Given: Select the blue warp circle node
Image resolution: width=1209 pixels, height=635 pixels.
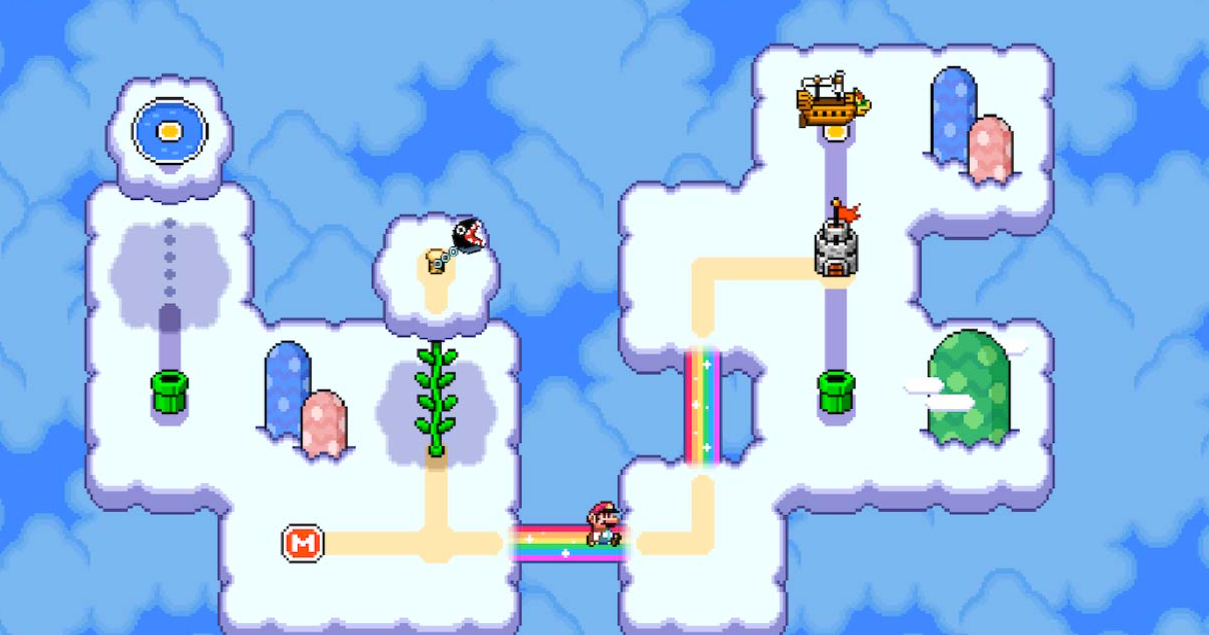Looking at the screenshot, I should click(170, 130).
